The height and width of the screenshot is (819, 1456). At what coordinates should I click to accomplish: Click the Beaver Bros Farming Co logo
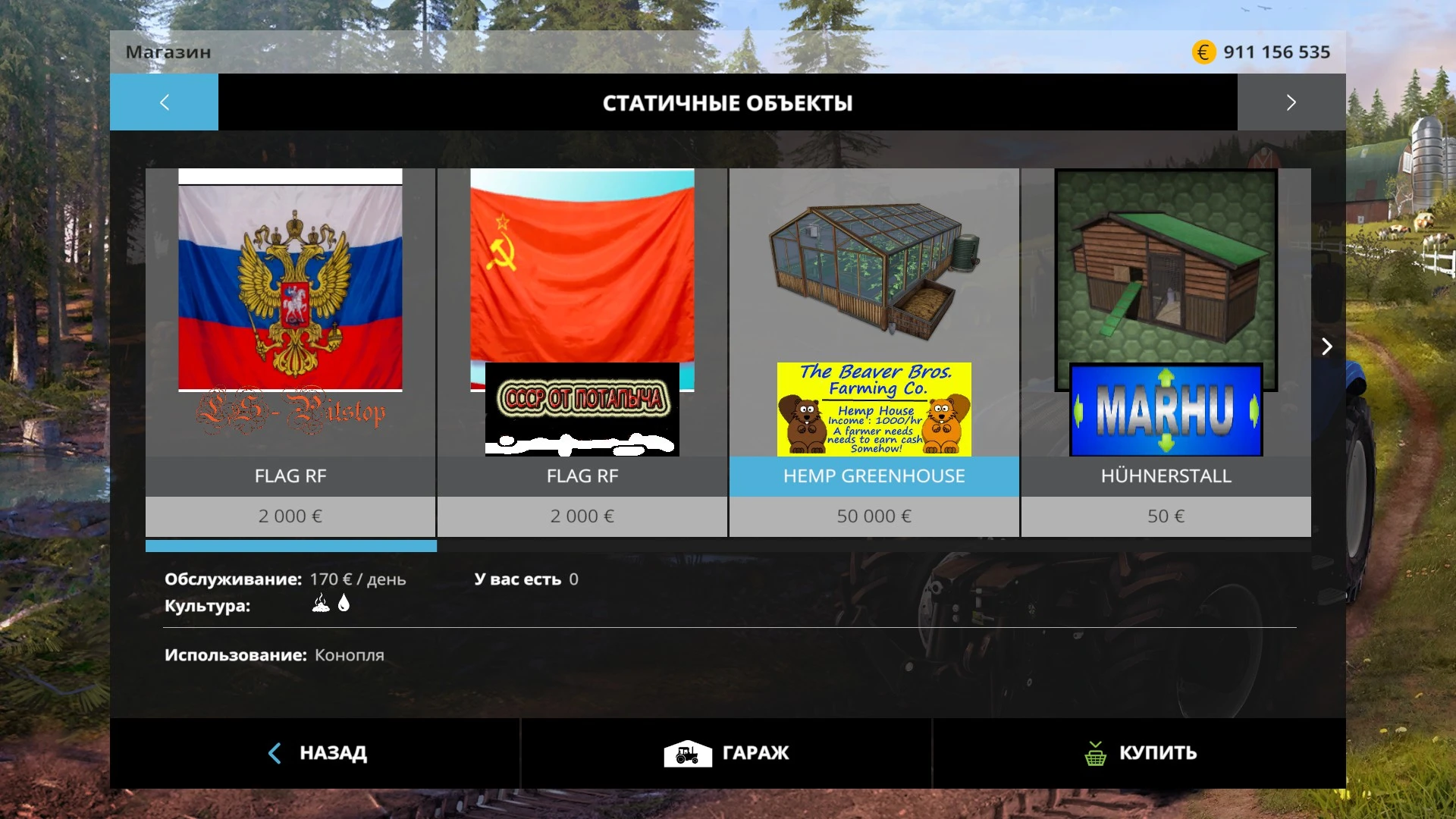pos(874,409)
